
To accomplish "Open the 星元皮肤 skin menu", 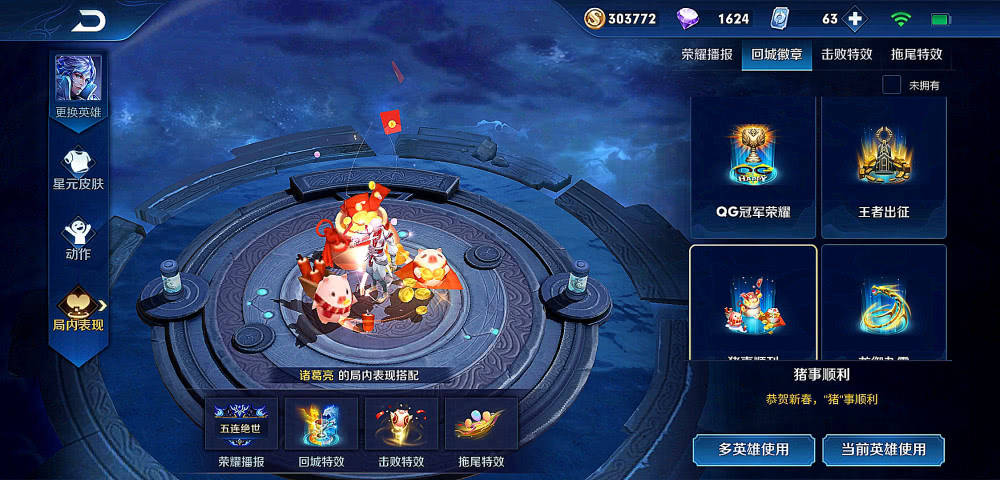I will (x=78, y=168).
